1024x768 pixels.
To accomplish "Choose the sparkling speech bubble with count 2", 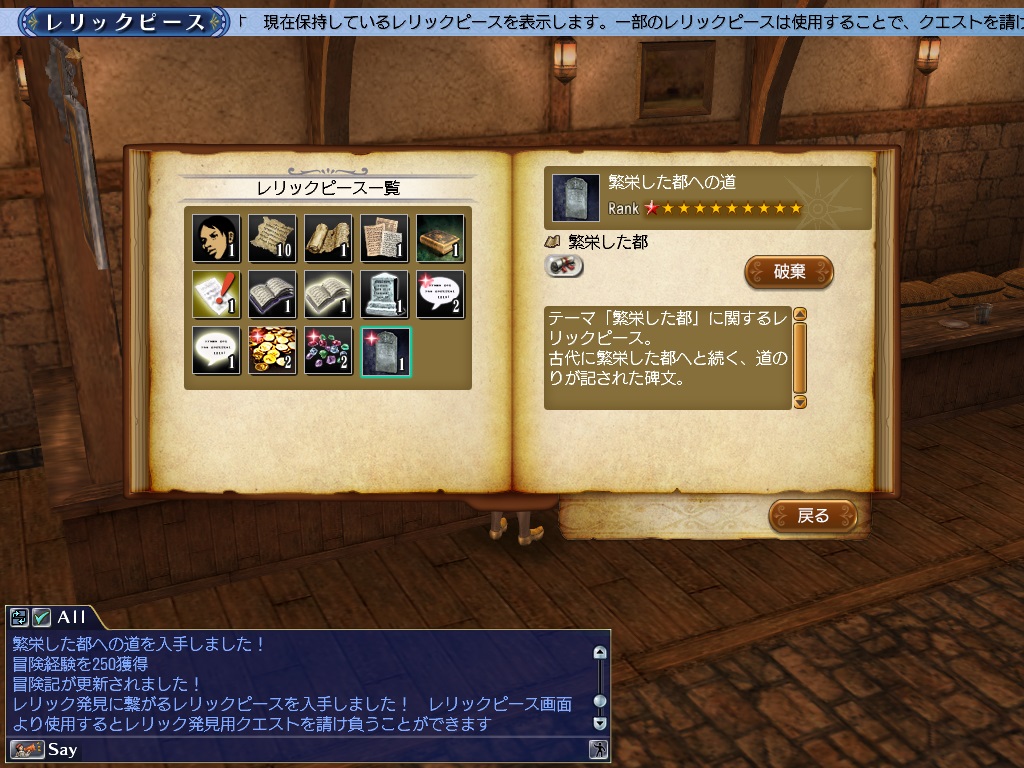I will (441, 294).
